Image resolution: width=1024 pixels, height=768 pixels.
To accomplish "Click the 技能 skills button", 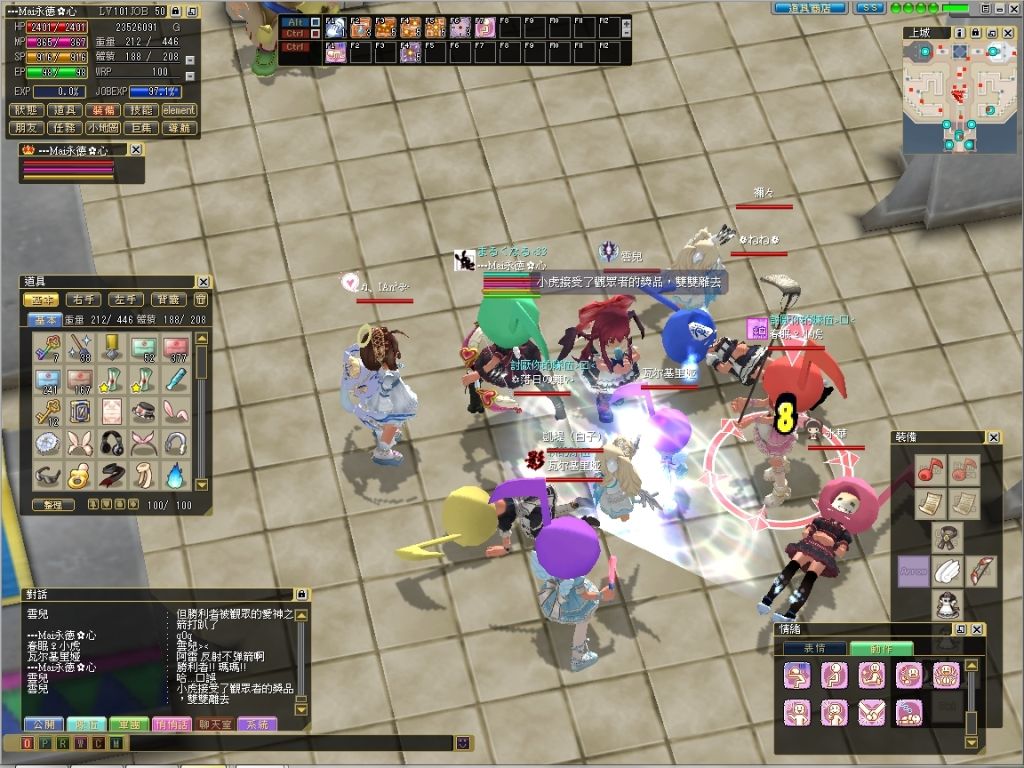I will point(140,110).
